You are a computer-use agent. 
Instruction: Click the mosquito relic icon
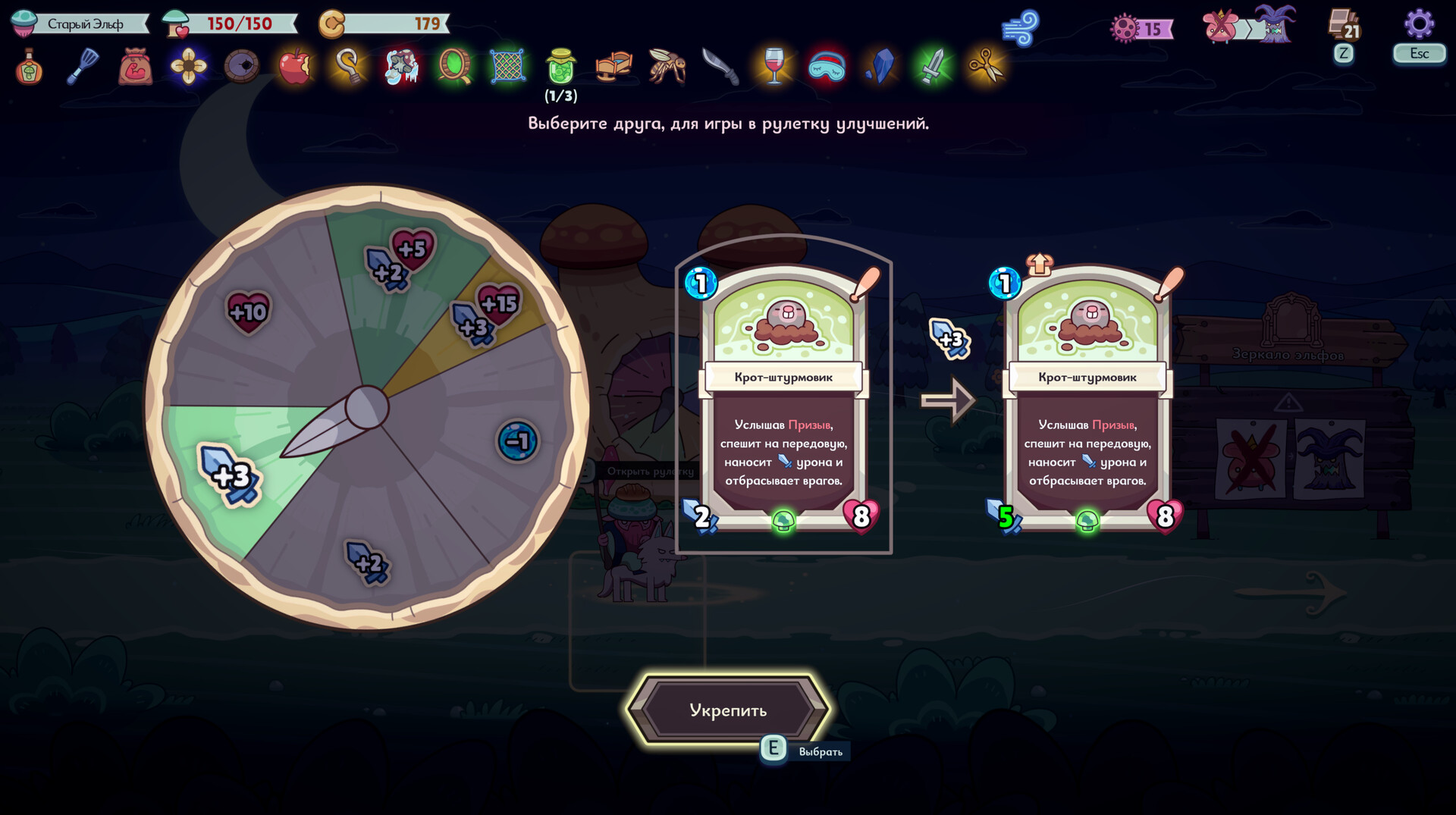pyautogui.click(x=667, y=67)
